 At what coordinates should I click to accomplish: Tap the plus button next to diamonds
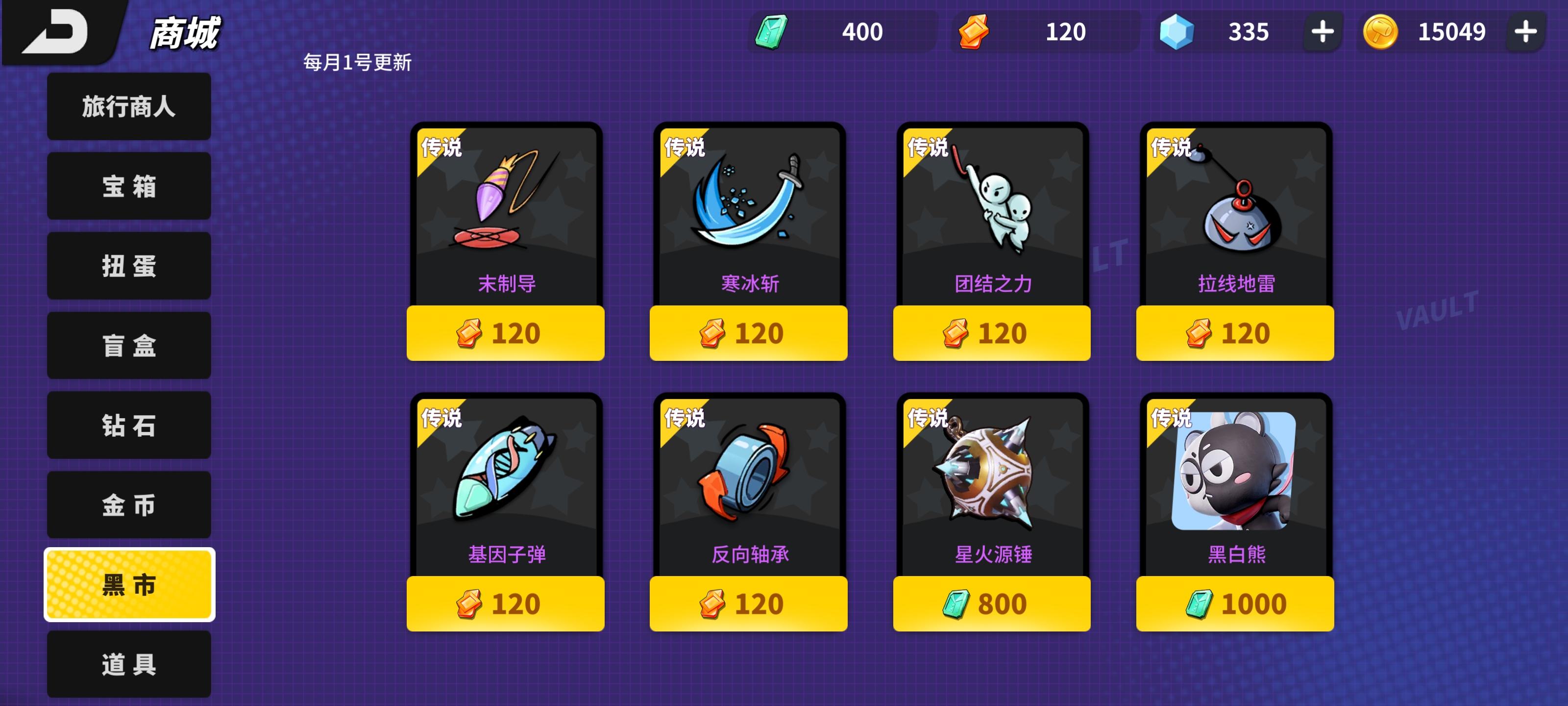click(x=1324, y=33)
